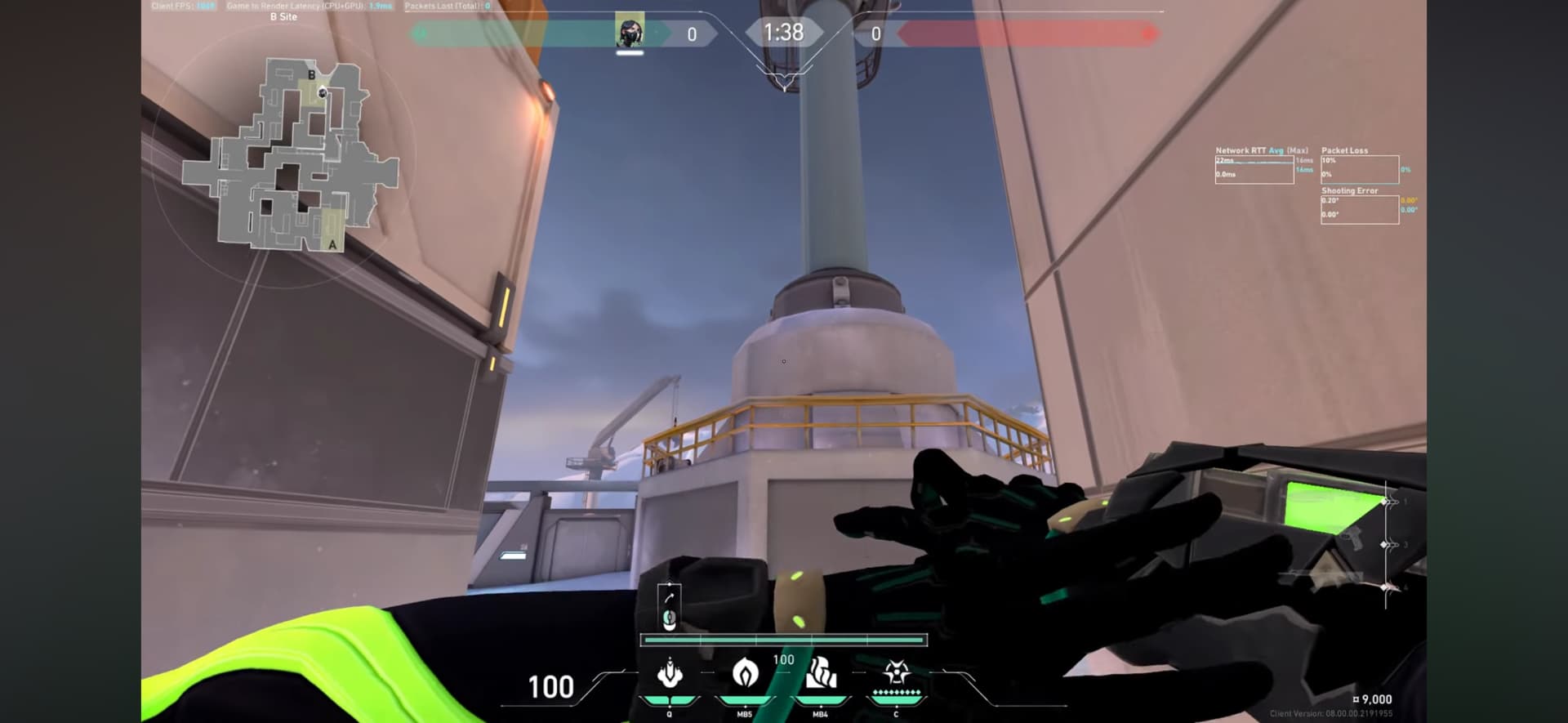The height and width of the screenshot is (723, 1568).
Task: Activate the Poison Cloud ability icon
Action: (745, 674)
